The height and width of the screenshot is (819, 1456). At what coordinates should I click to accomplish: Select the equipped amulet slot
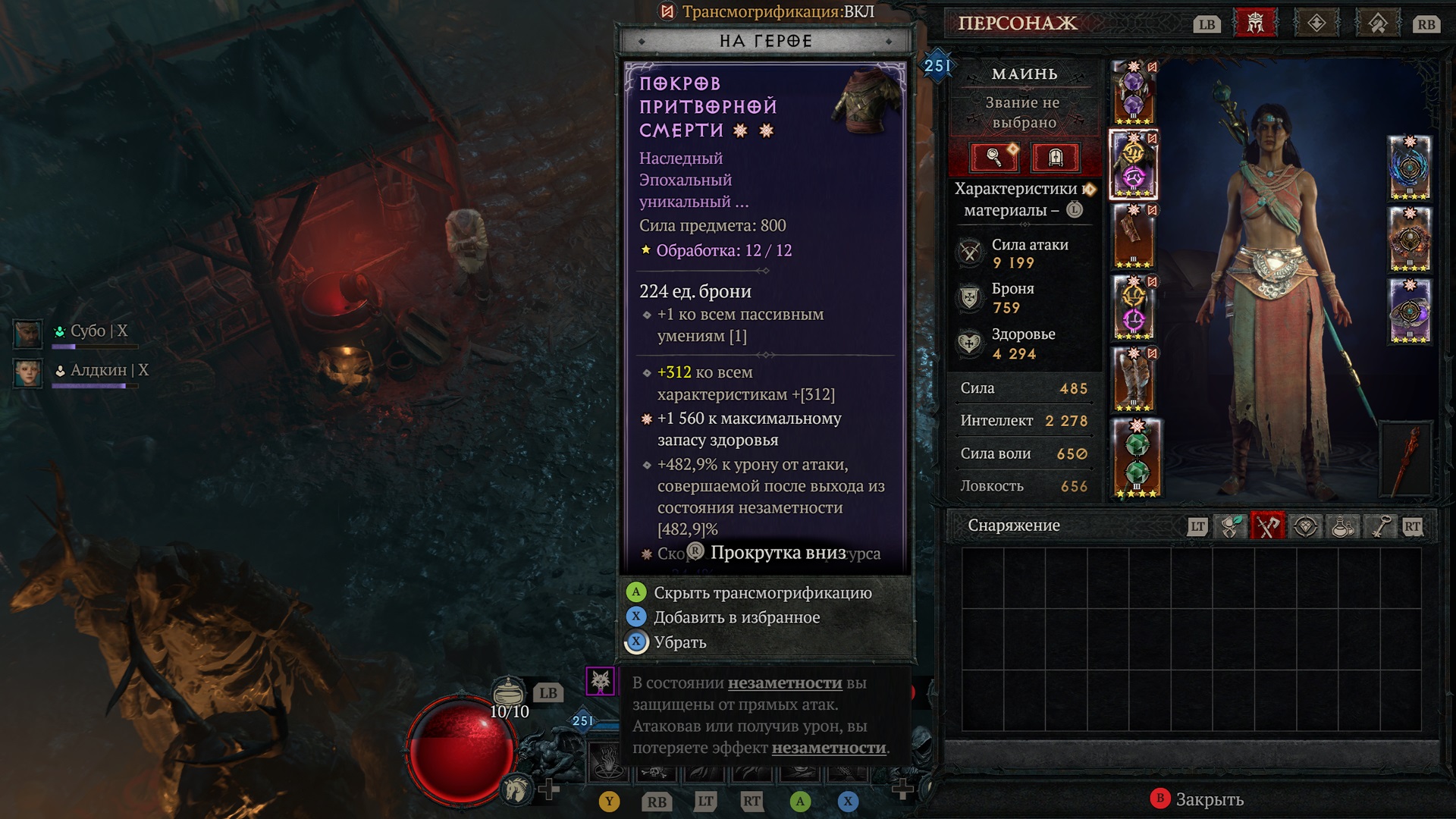(1409, 167)
